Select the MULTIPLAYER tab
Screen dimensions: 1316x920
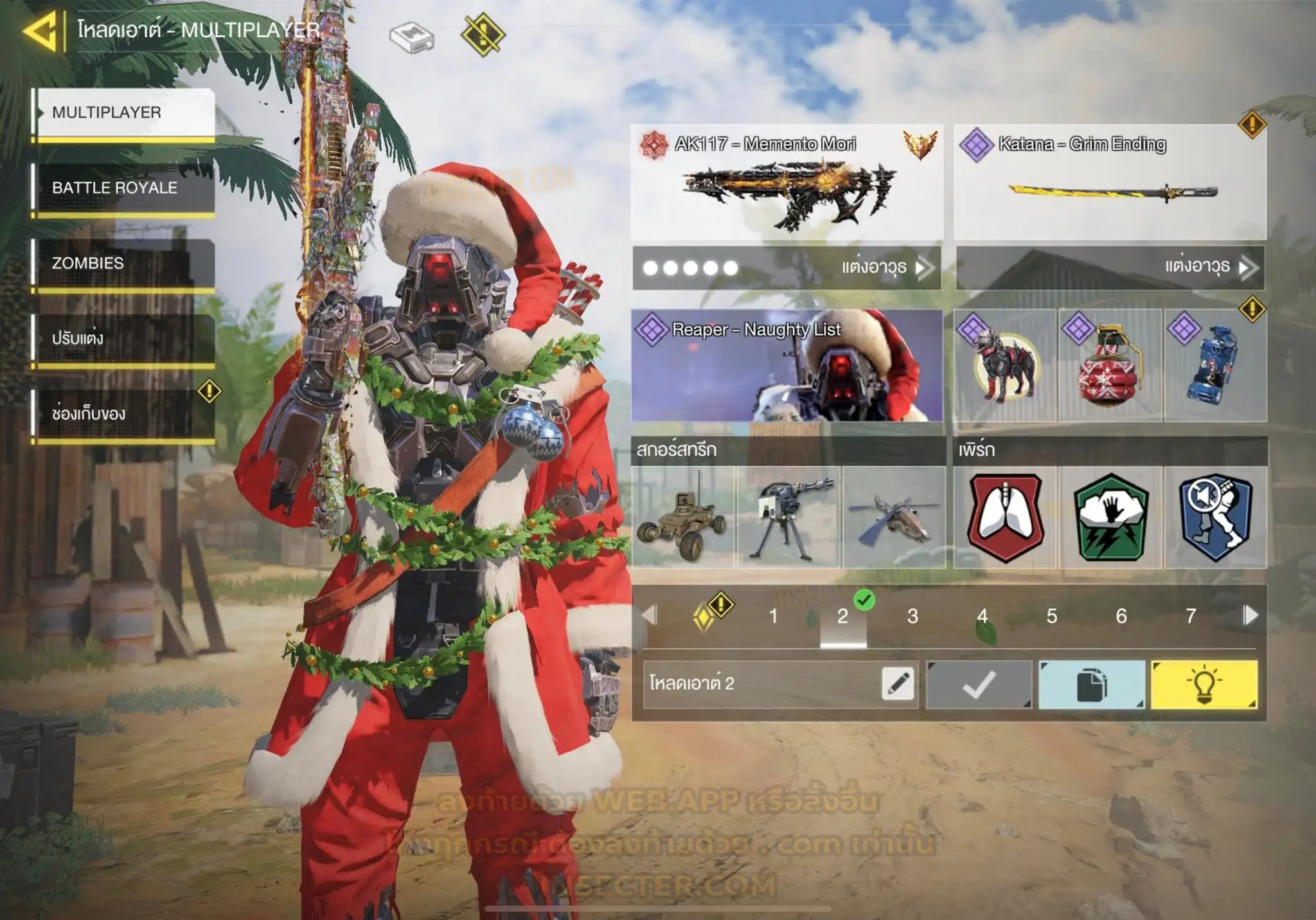click(x=123, y=113)
